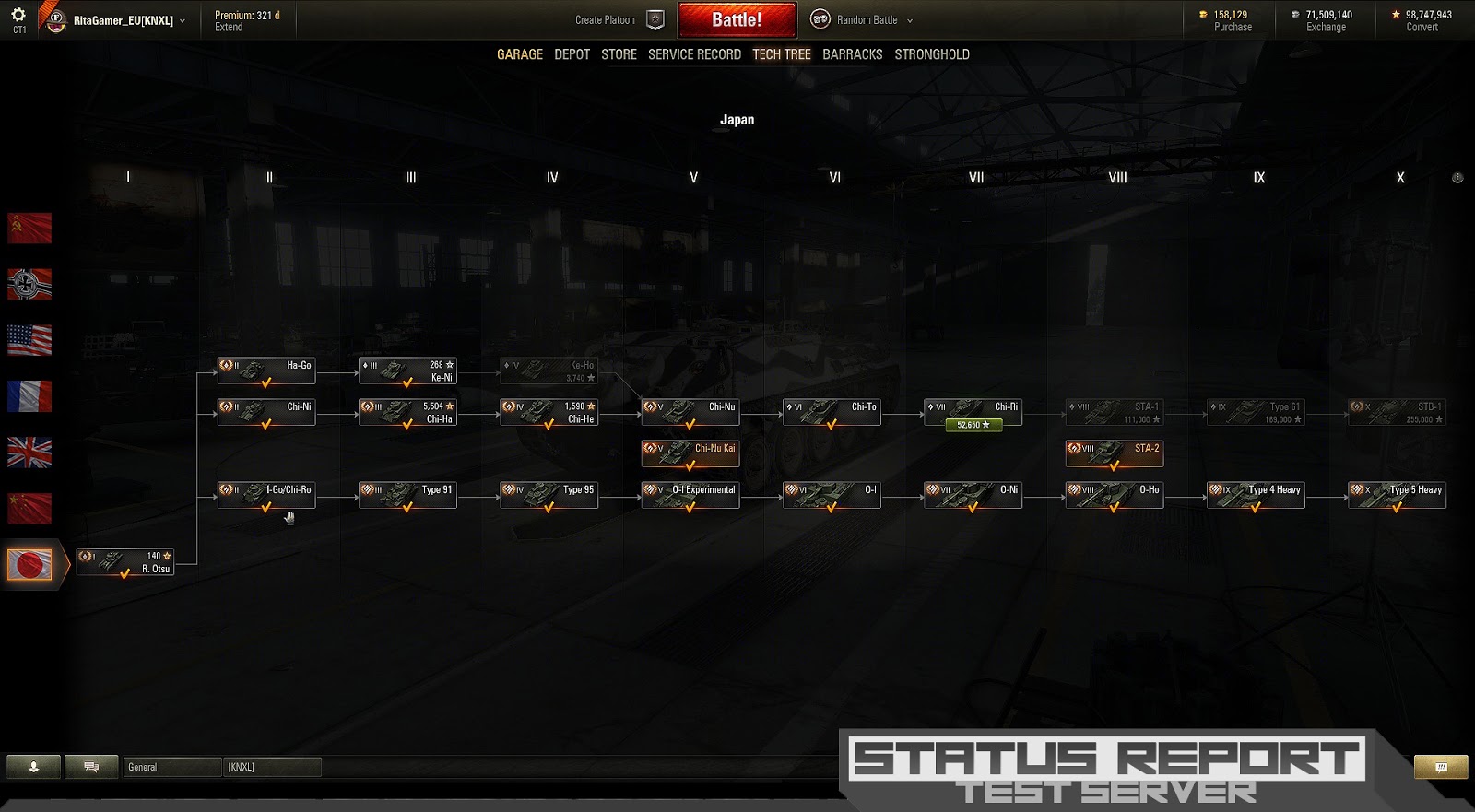Open the Service Record tab

click(x=694, y=54)
